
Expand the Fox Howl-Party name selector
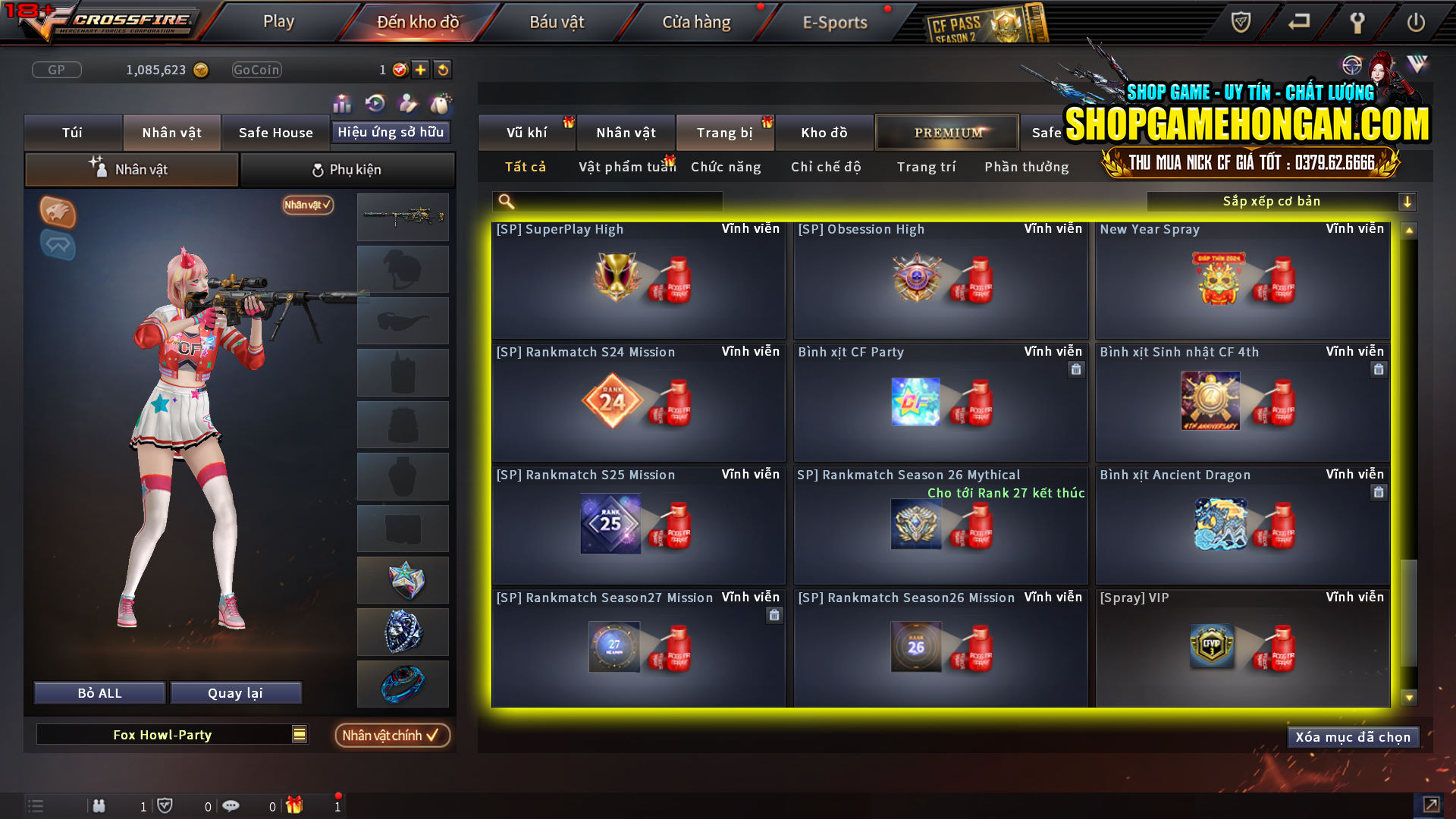298,734
